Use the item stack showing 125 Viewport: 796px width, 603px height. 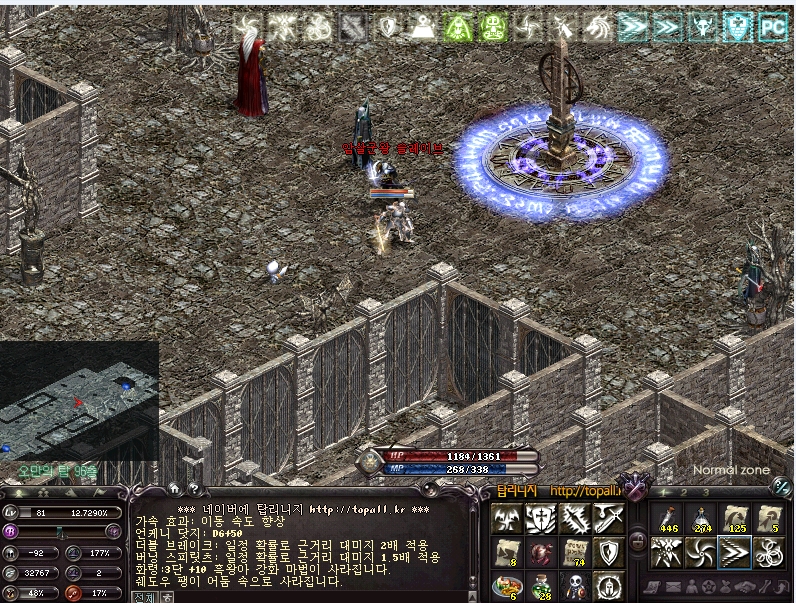[734, 518]
